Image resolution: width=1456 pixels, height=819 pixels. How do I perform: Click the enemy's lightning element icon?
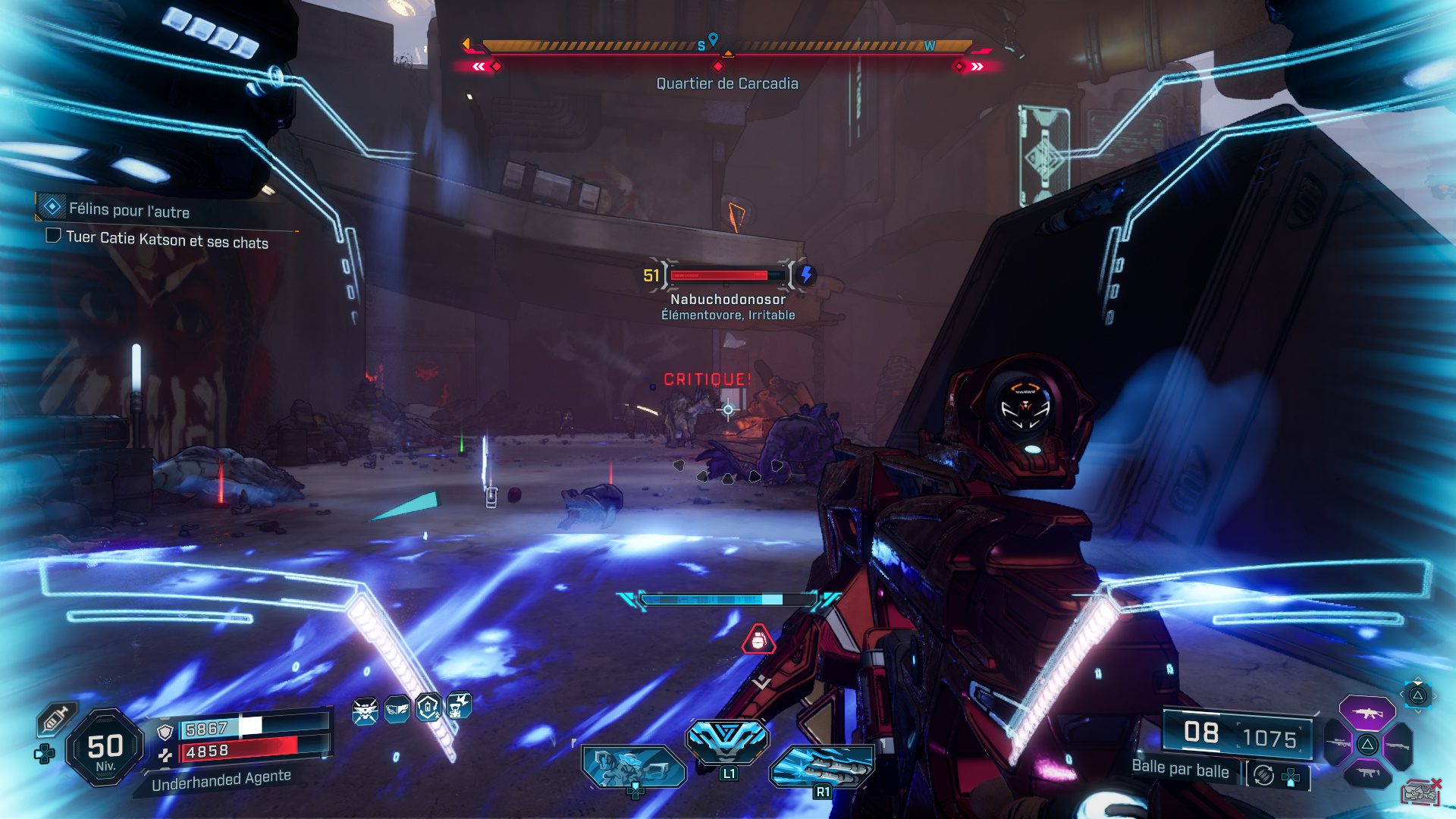point(806,275)
